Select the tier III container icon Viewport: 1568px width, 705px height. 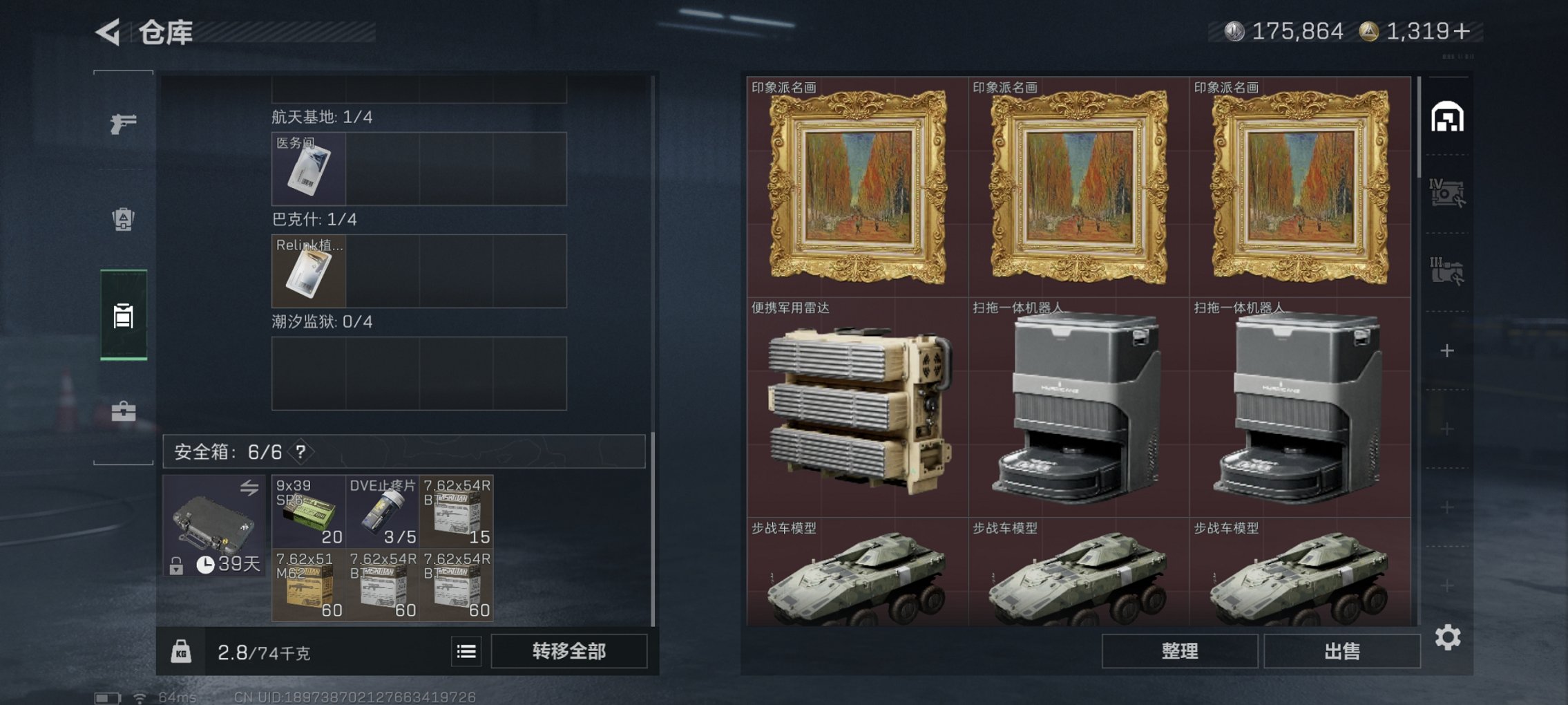click(1449, 266)
